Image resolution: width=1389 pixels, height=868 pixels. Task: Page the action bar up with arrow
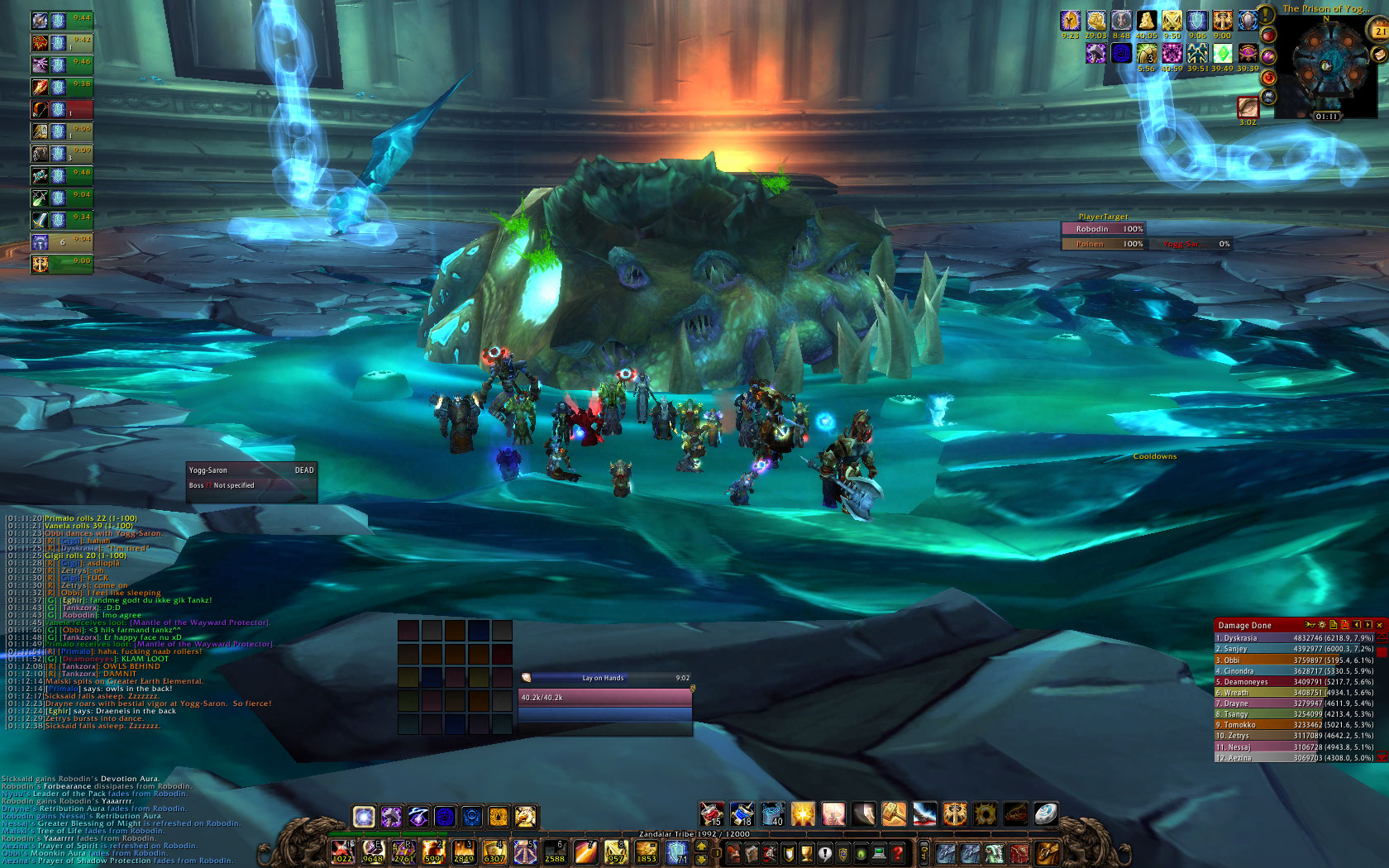tap(702, 846)
